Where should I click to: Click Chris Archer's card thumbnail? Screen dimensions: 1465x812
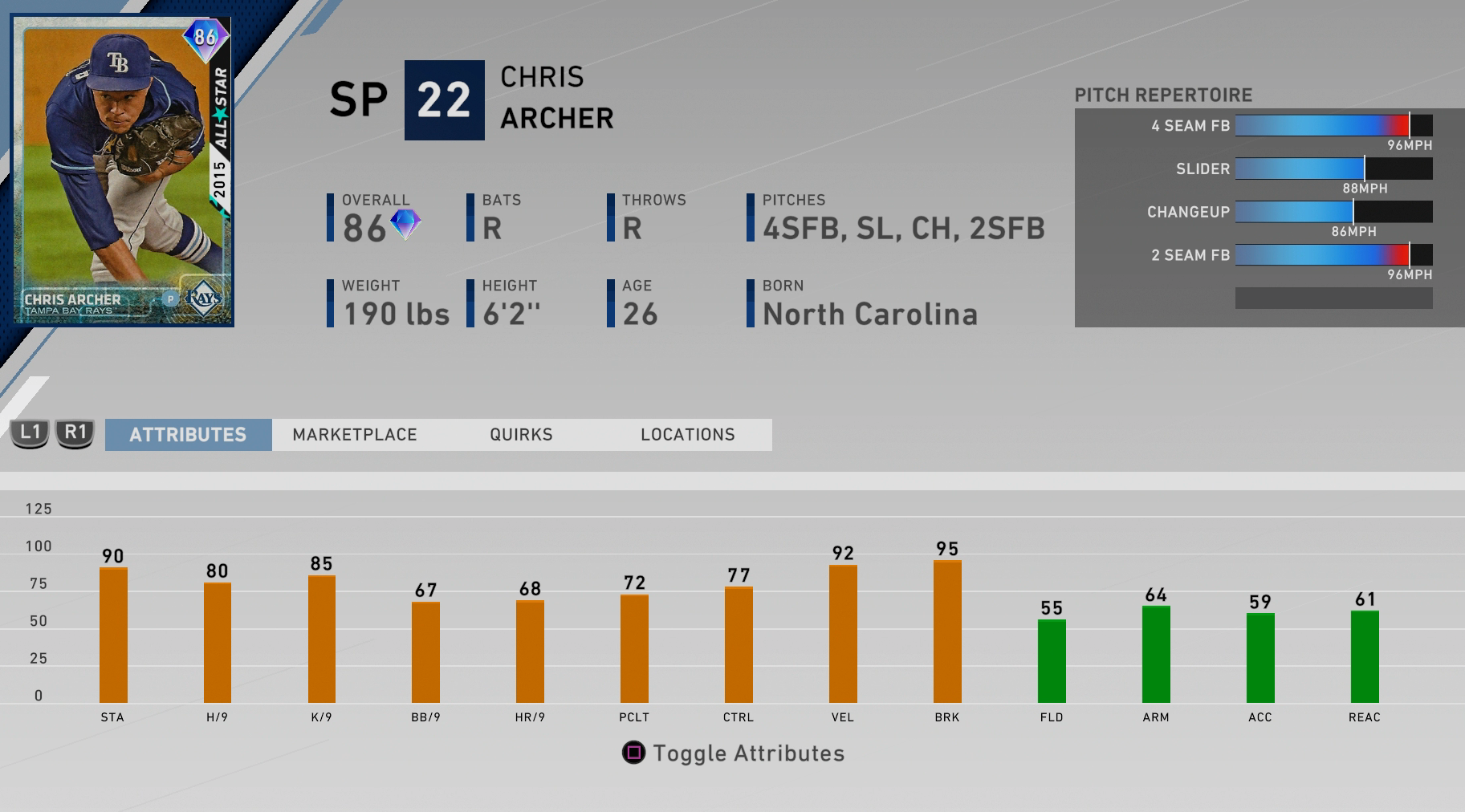pyautogui.click(x=122, y=168)
